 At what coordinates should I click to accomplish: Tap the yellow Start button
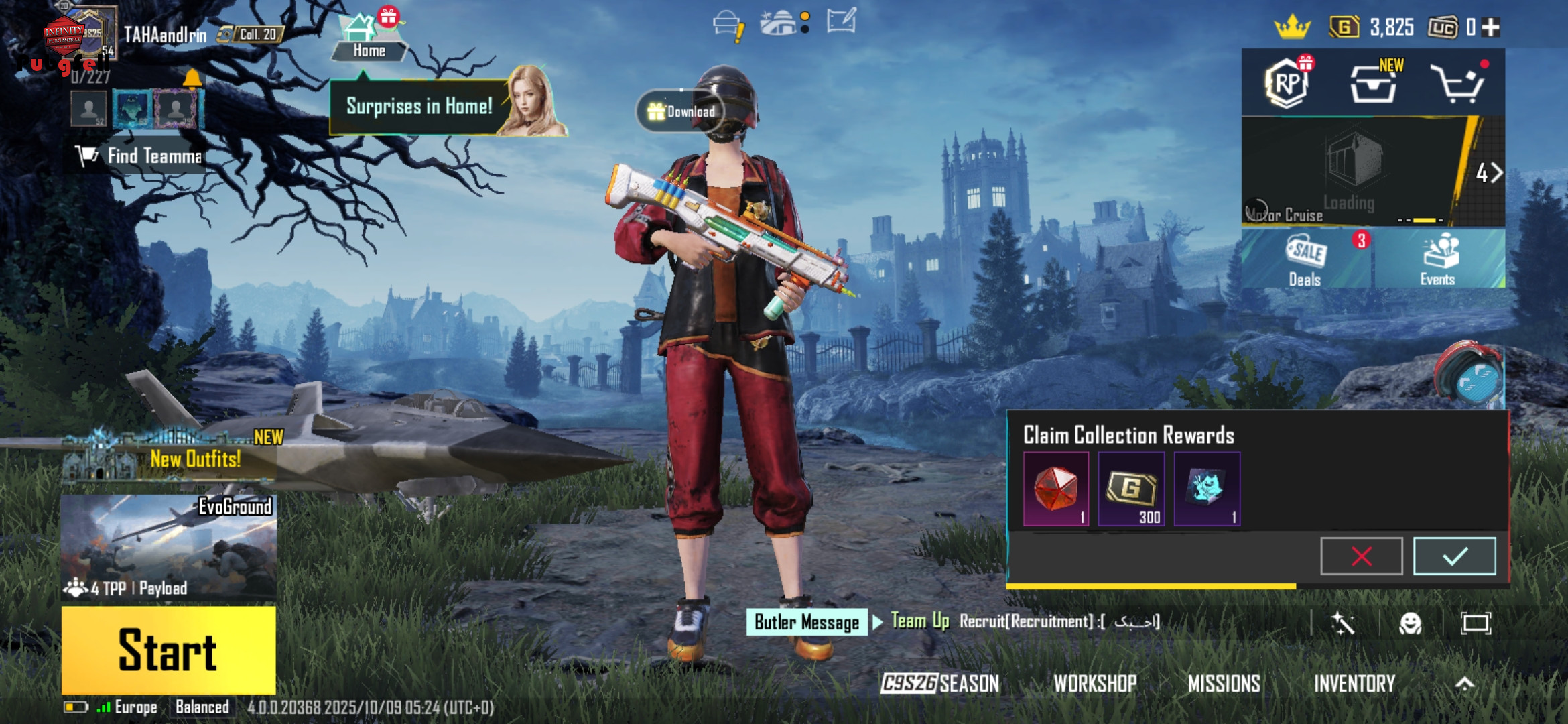coord(168,650)
